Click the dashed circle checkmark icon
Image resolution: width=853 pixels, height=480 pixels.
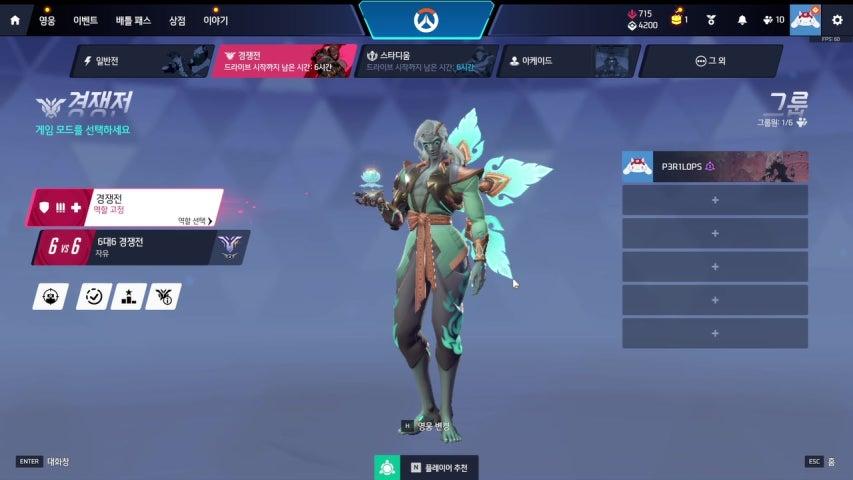[x=93, y=296]
